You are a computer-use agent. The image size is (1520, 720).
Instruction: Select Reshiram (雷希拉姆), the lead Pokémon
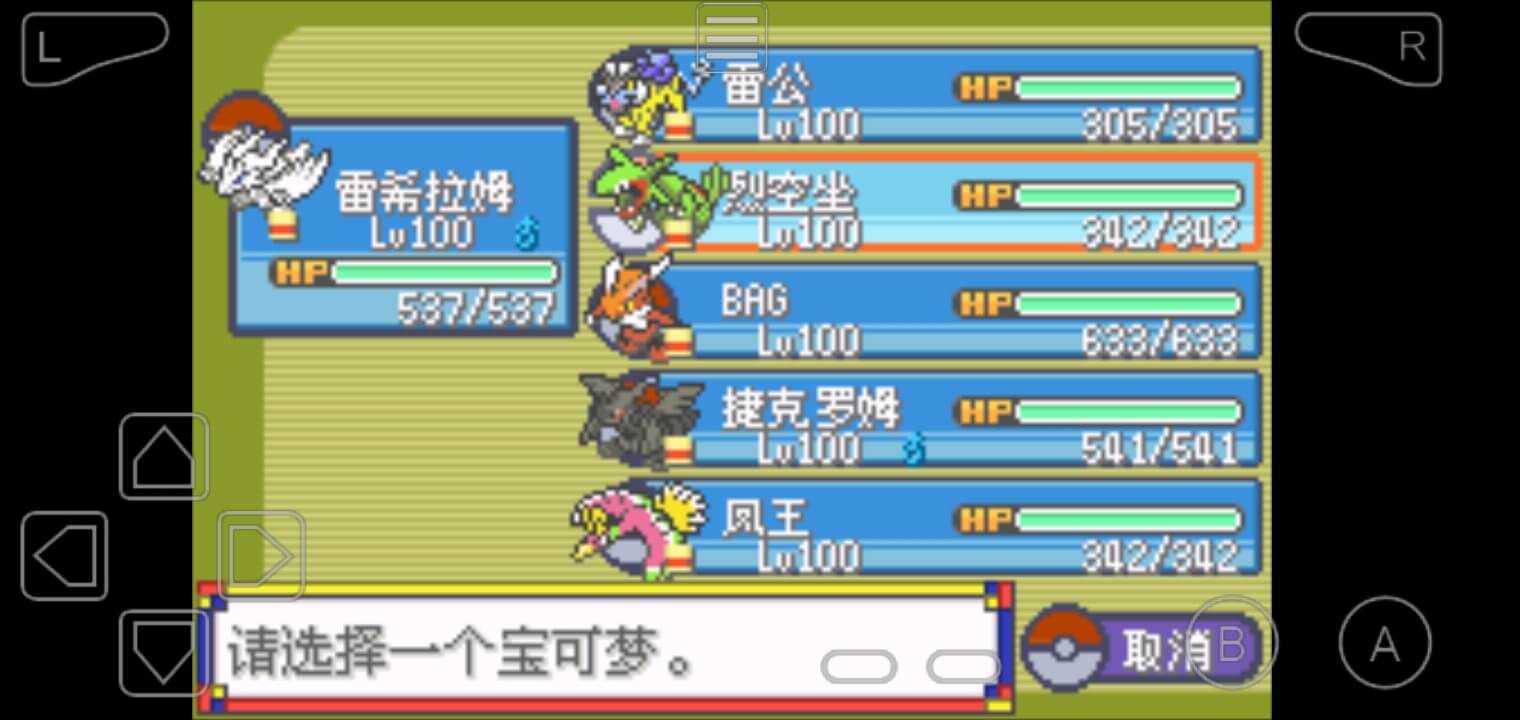coord(400,230)
